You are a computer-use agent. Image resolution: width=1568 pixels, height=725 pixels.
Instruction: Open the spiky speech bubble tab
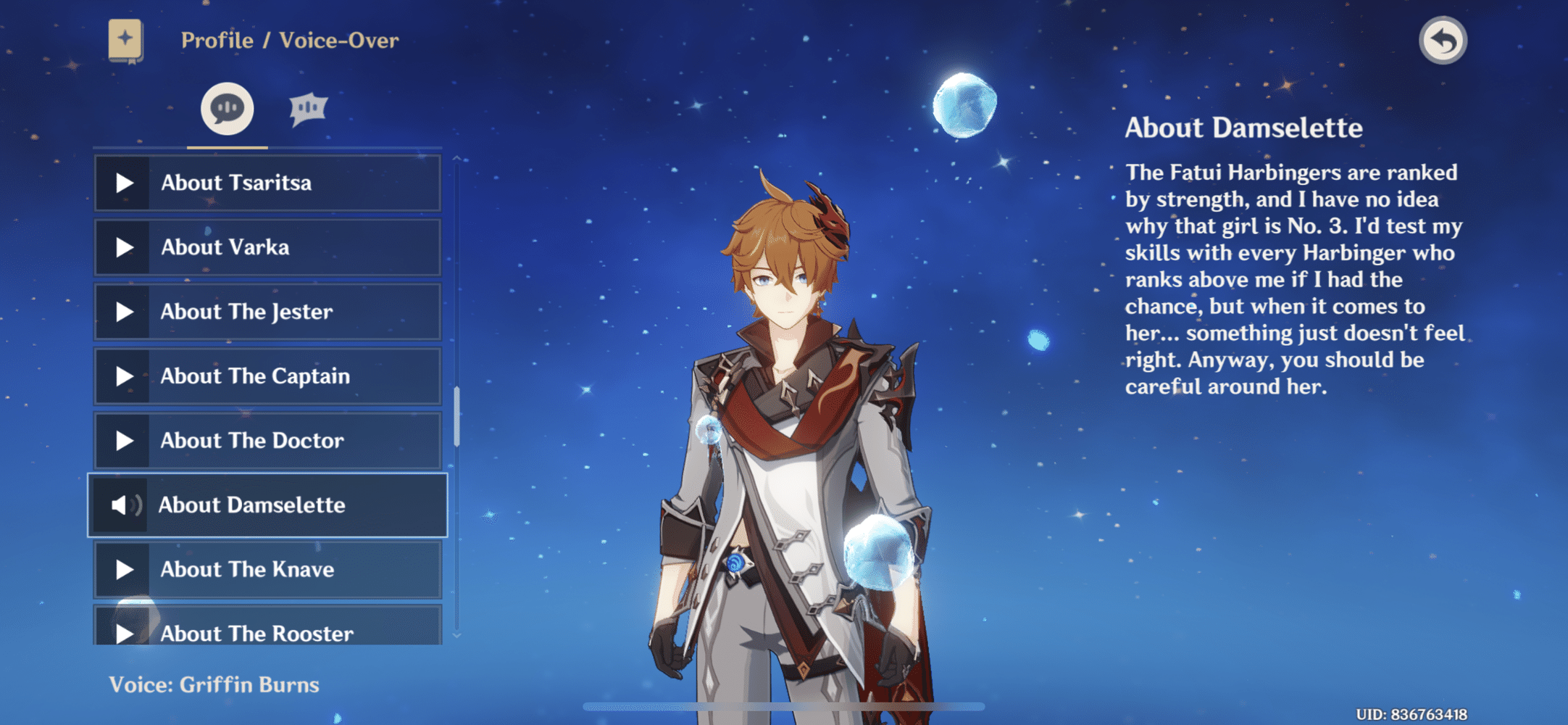click(309, 109)
